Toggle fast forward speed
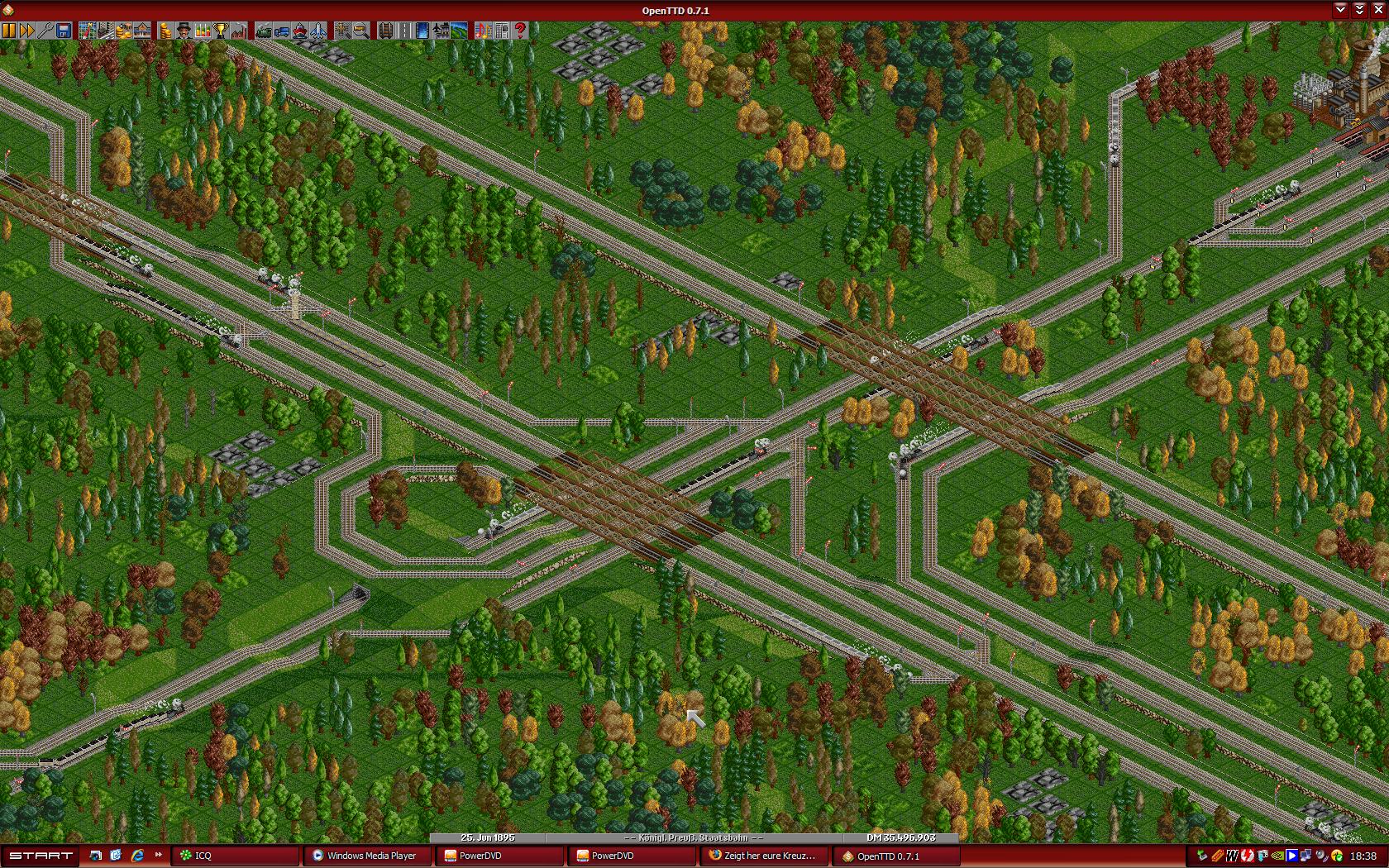 click(27, 31)
